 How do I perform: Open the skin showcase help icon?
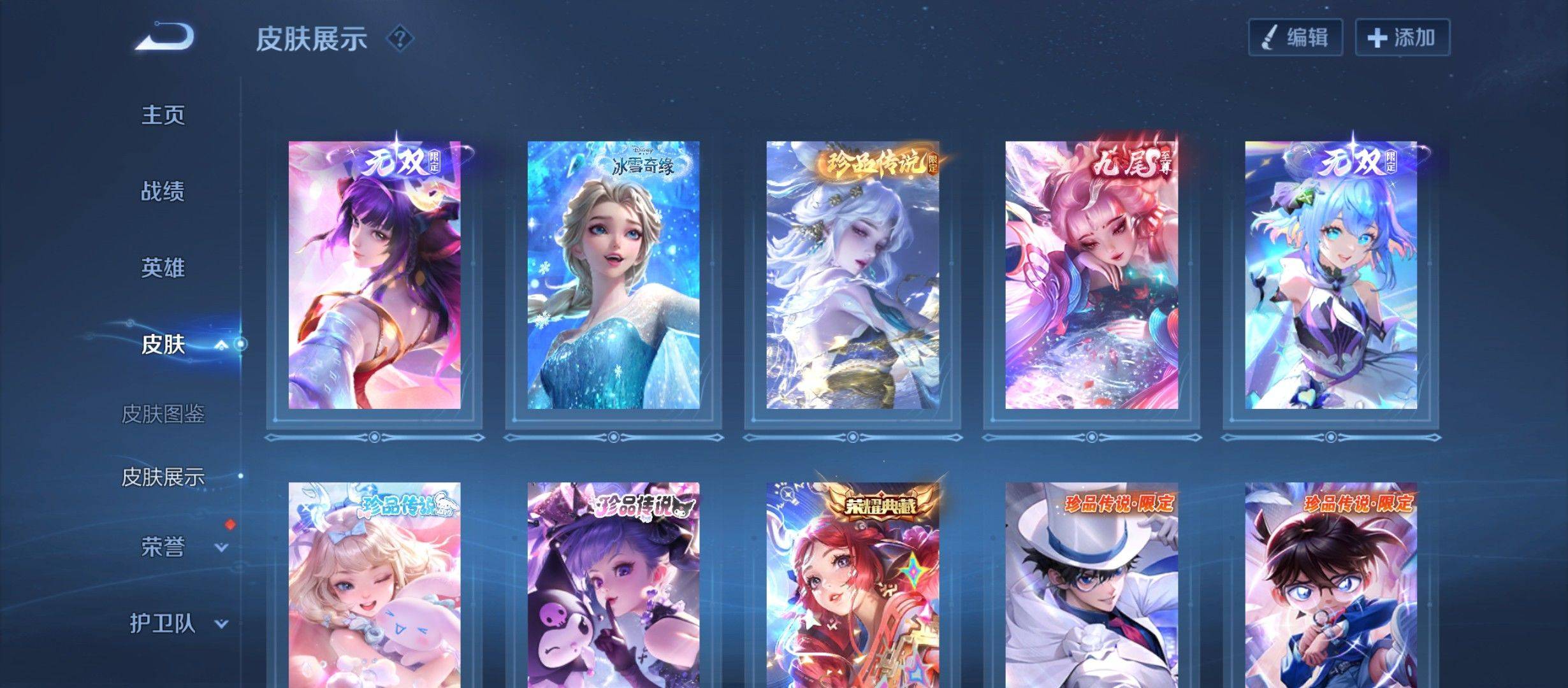click(x=400, y=39)
